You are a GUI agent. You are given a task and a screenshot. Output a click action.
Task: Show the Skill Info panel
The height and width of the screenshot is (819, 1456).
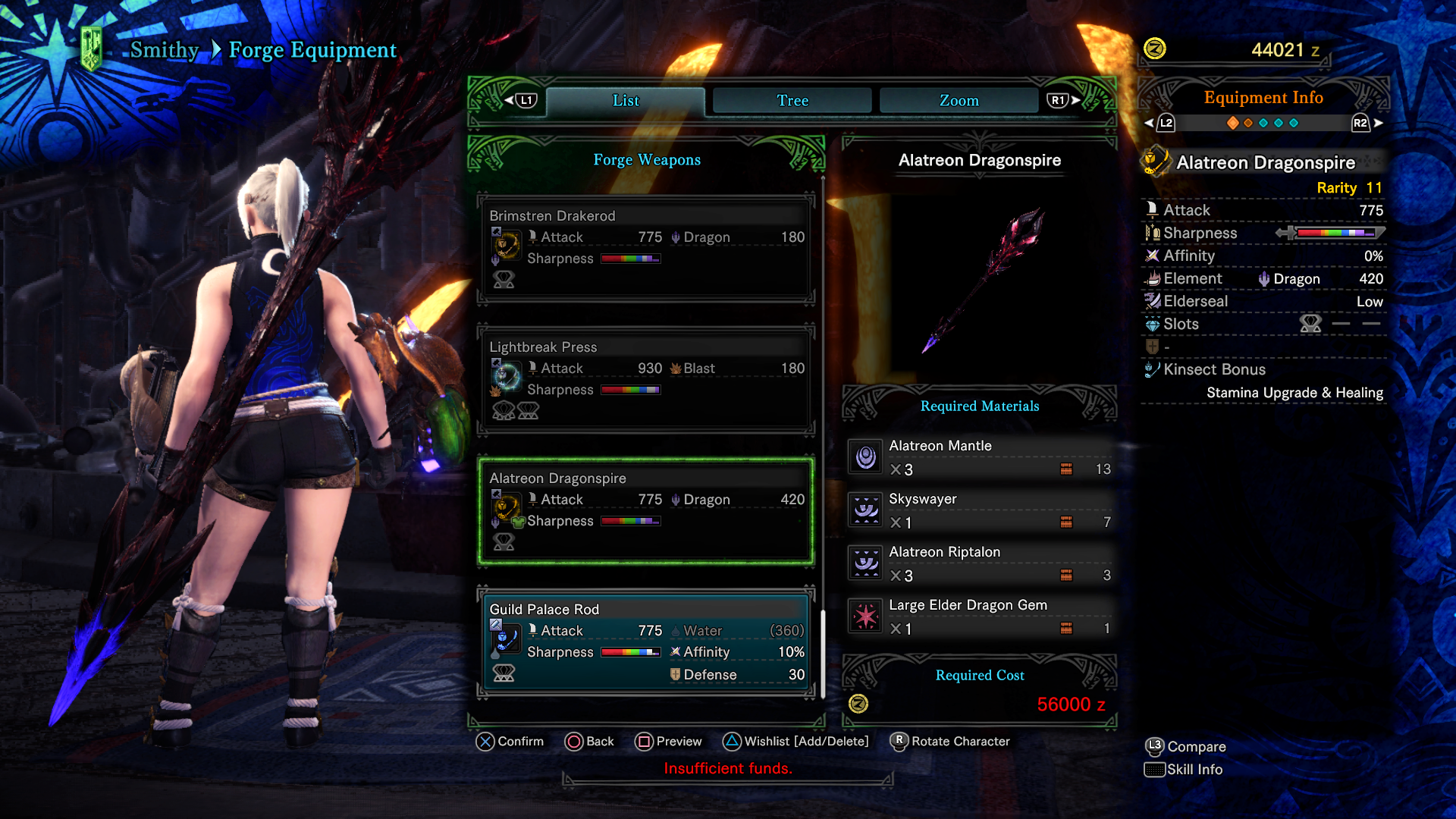click(1184, 770)
